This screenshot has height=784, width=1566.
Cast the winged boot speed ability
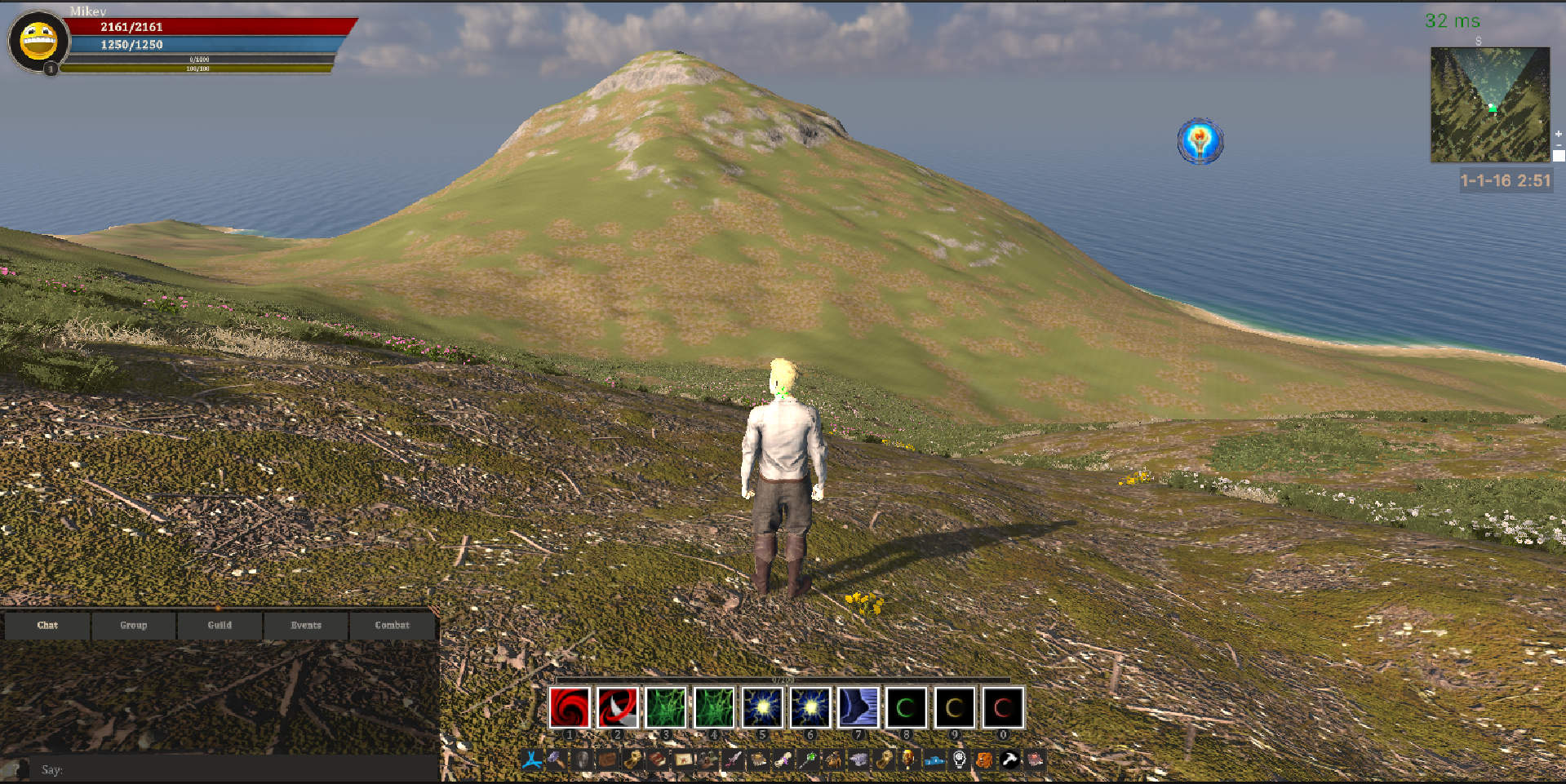point(858,707)
